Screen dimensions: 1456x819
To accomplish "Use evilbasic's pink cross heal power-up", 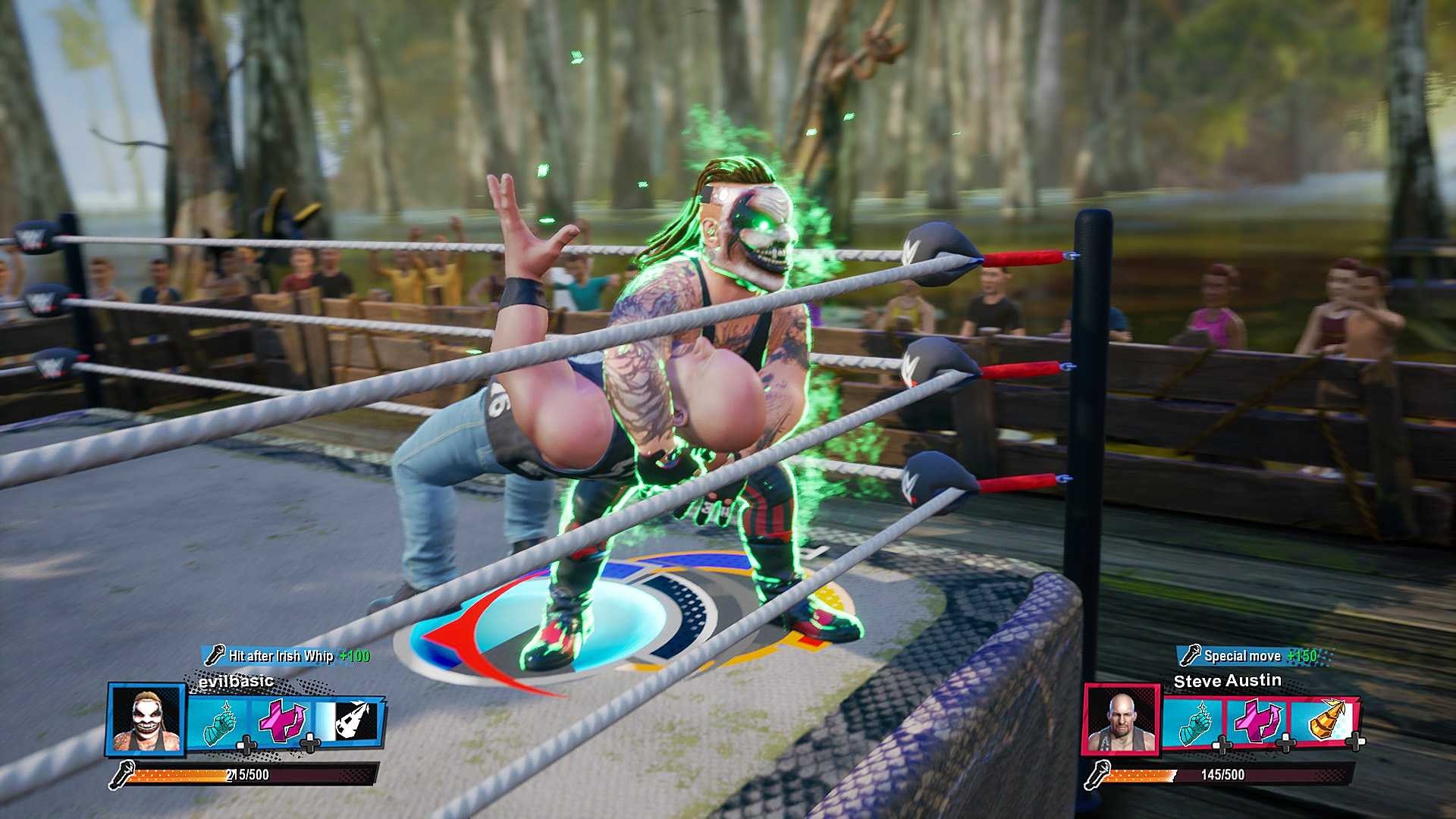I will (281, 722).
